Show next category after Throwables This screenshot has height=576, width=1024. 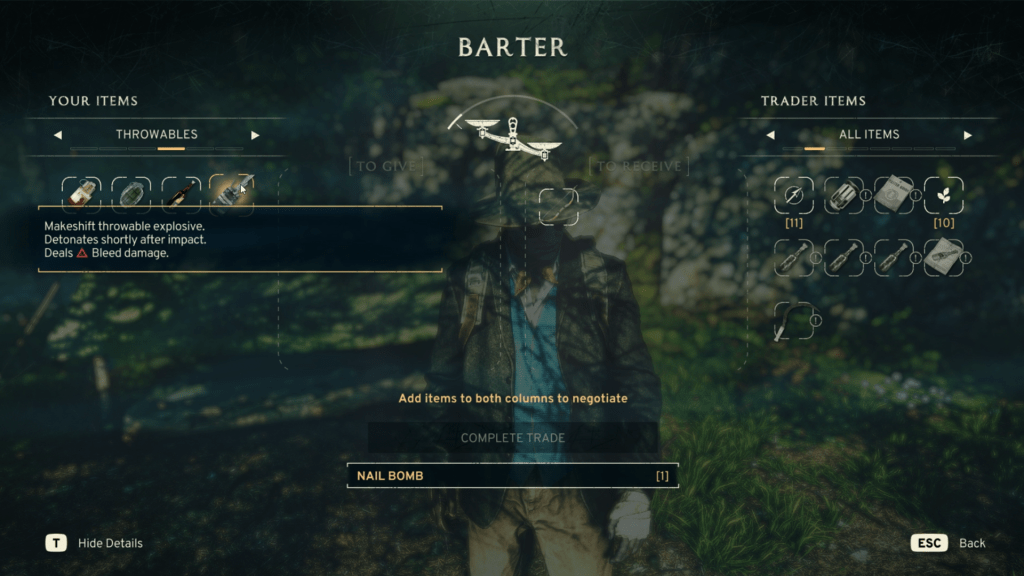coord(255,135)
